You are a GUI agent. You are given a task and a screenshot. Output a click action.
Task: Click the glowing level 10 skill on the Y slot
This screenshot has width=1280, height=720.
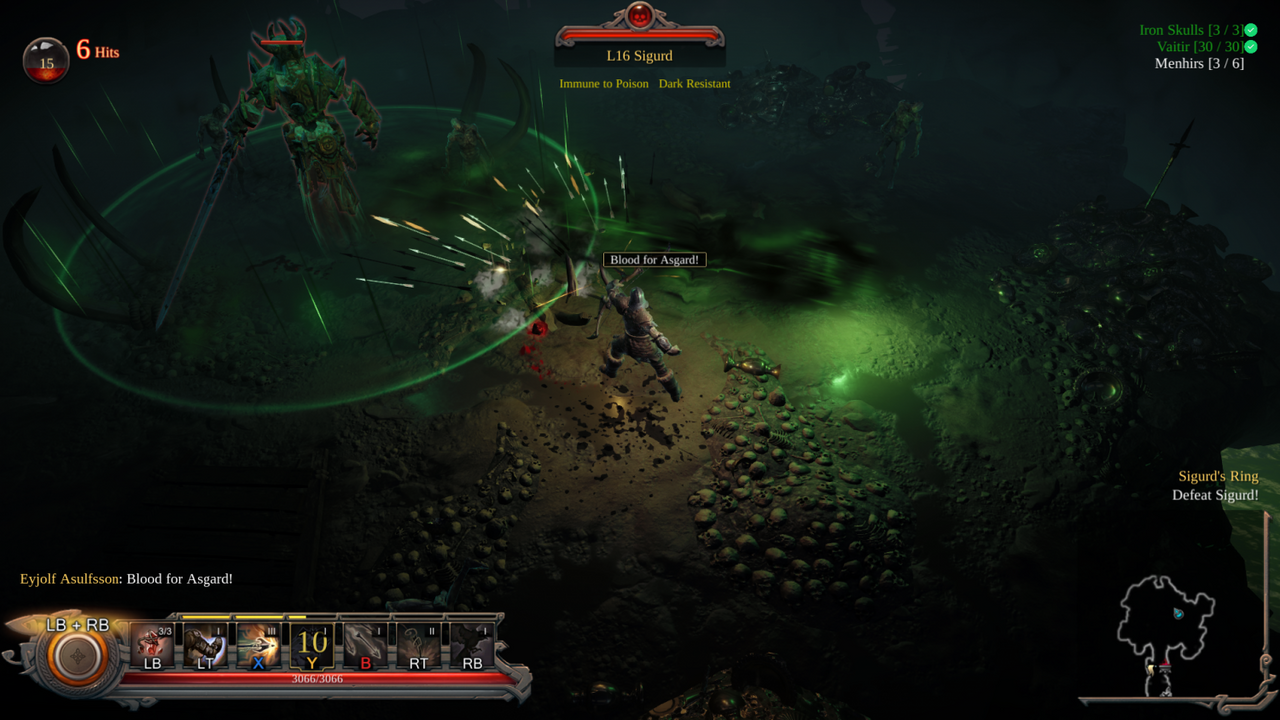tap(313, 640)
